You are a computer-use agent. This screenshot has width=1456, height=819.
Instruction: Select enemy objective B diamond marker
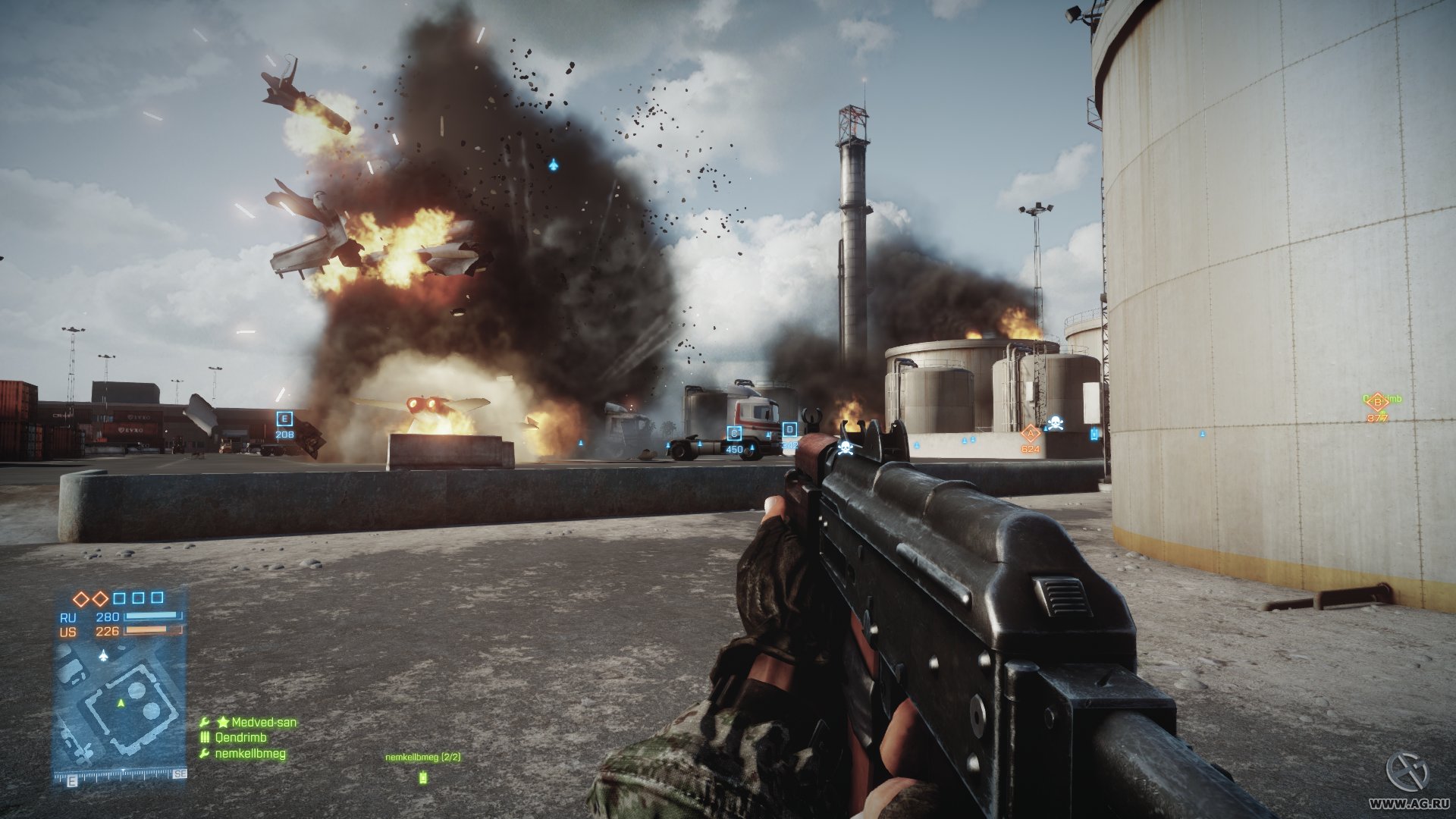(x=1377, y=402)
